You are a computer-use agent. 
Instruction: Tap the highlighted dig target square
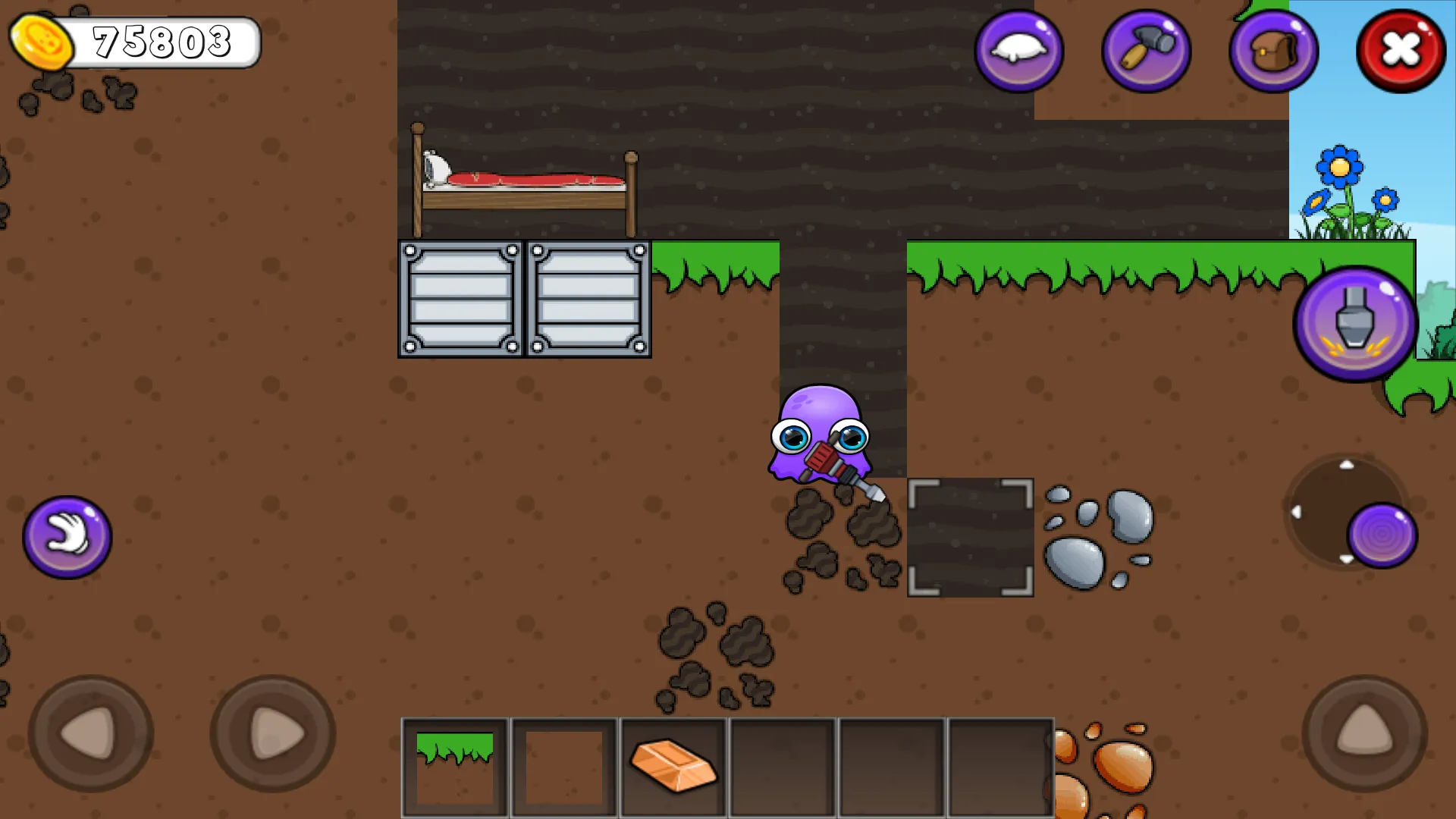(x=970, y=536)
